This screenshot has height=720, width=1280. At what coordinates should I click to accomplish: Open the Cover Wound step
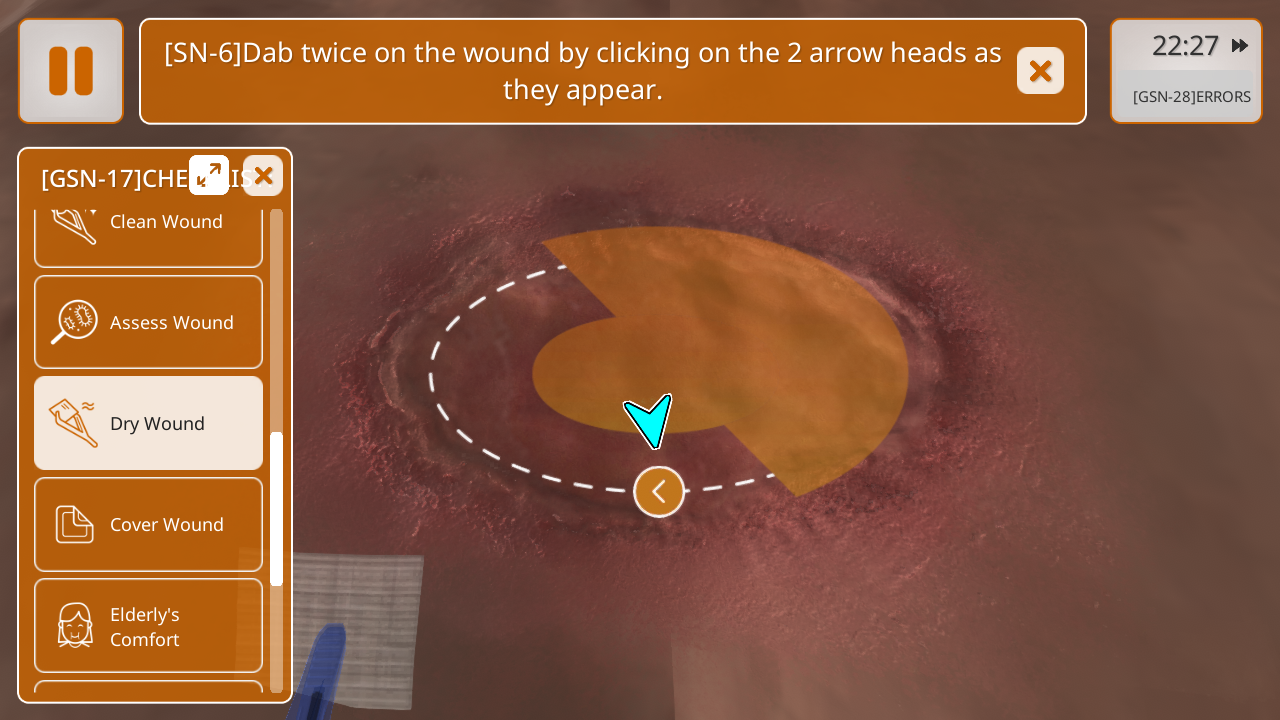(x=148, y=524)
